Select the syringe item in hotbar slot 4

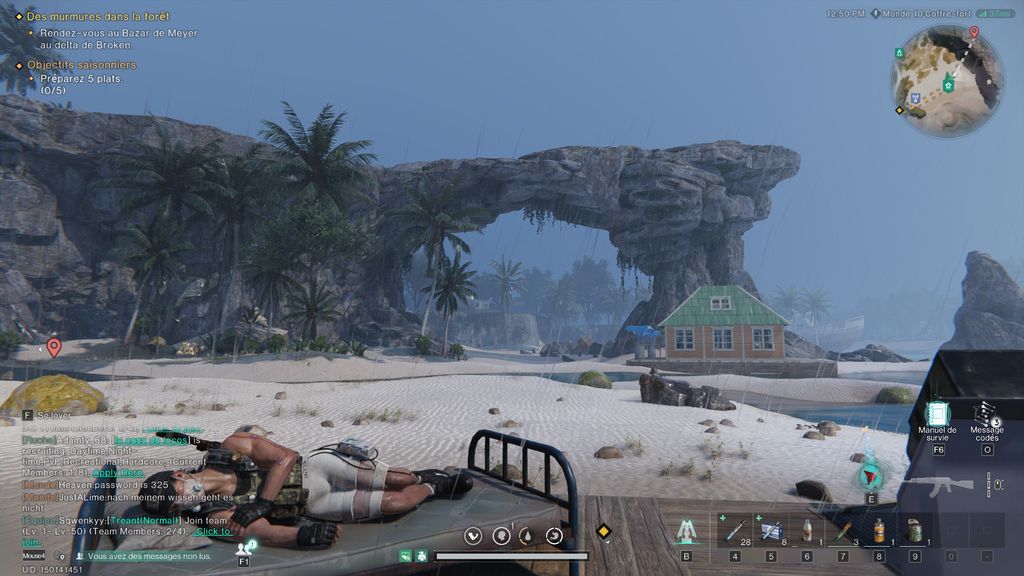(735, 530)
